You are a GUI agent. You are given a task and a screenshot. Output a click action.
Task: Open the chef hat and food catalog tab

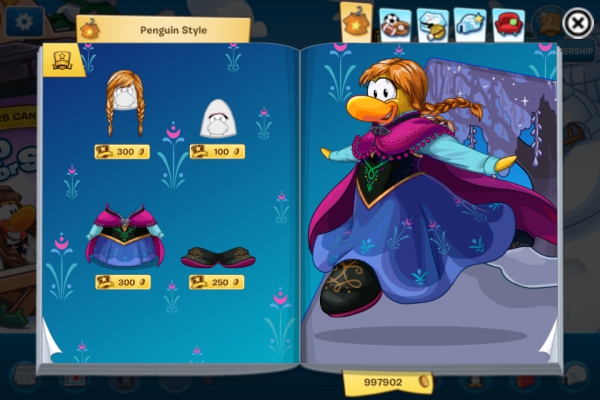click(x=432, y=24)
